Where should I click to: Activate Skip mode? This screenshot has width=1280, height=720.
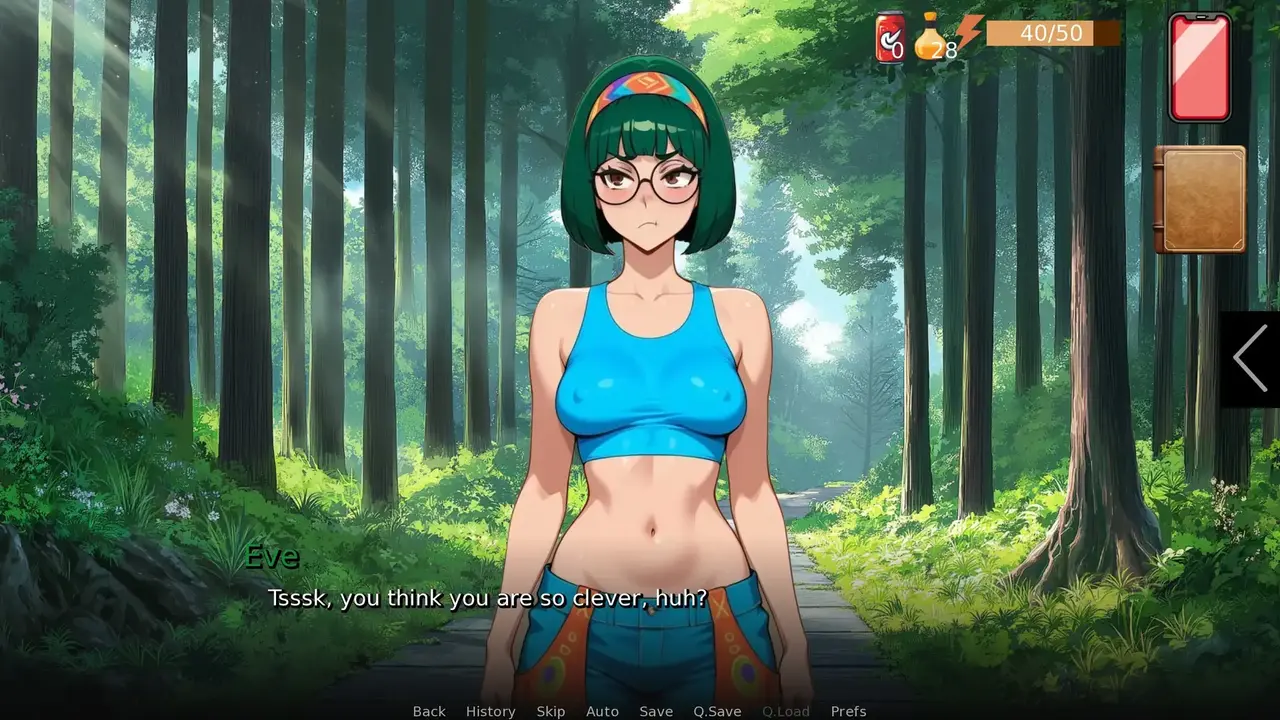click(x=550, y=711)
